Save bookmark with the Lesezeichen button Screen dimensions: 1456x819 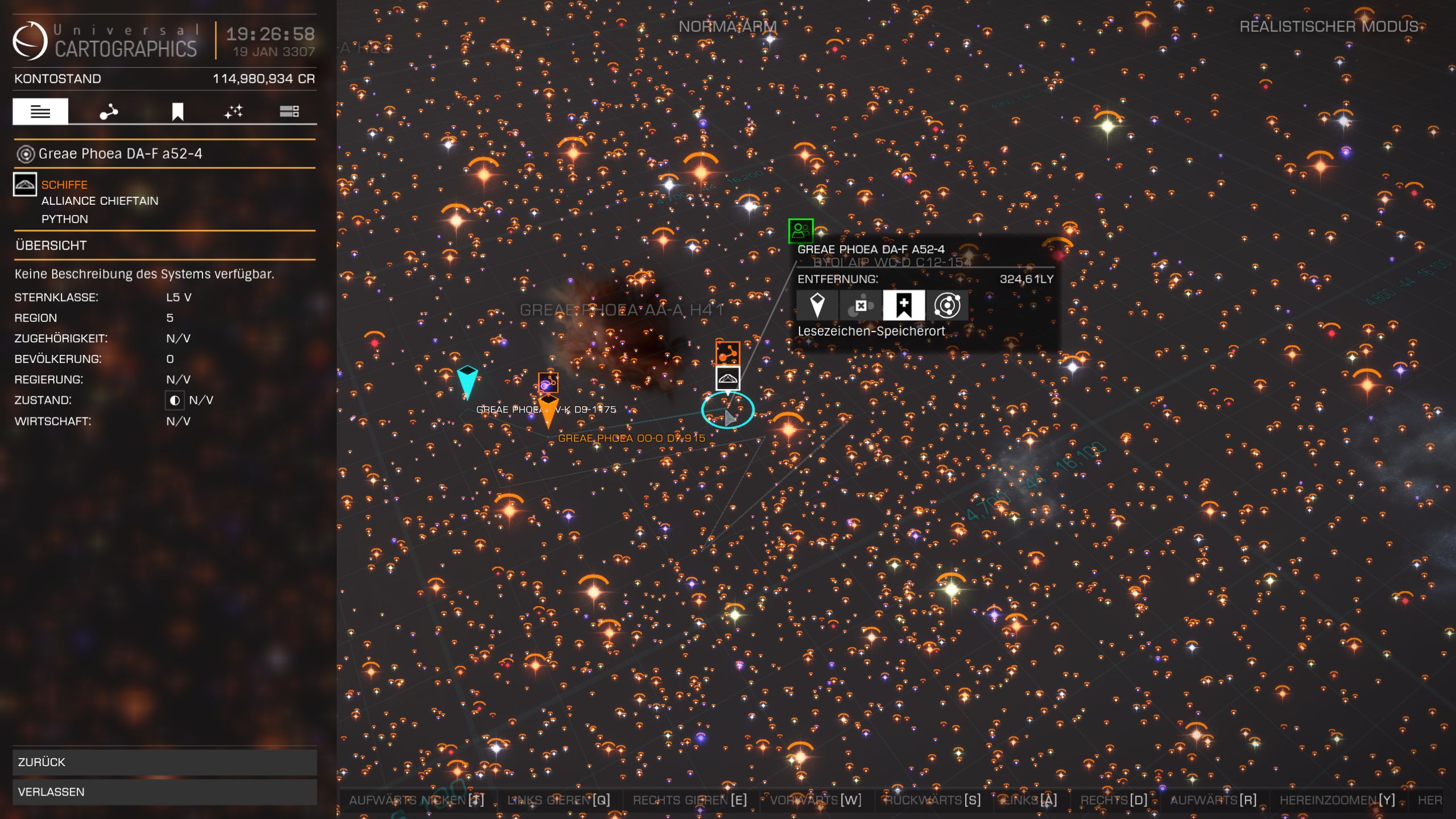pos(904,305)
